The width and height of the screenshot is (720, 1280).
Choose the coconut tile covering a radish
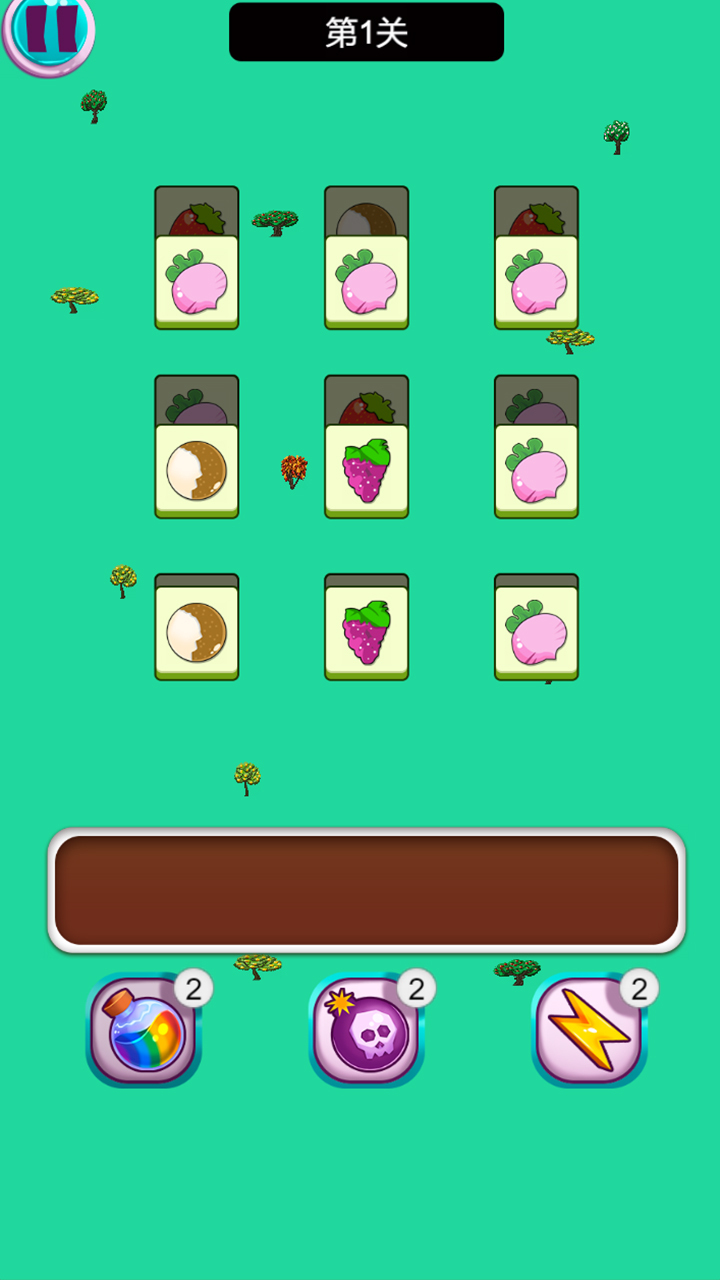coord(196,471)
